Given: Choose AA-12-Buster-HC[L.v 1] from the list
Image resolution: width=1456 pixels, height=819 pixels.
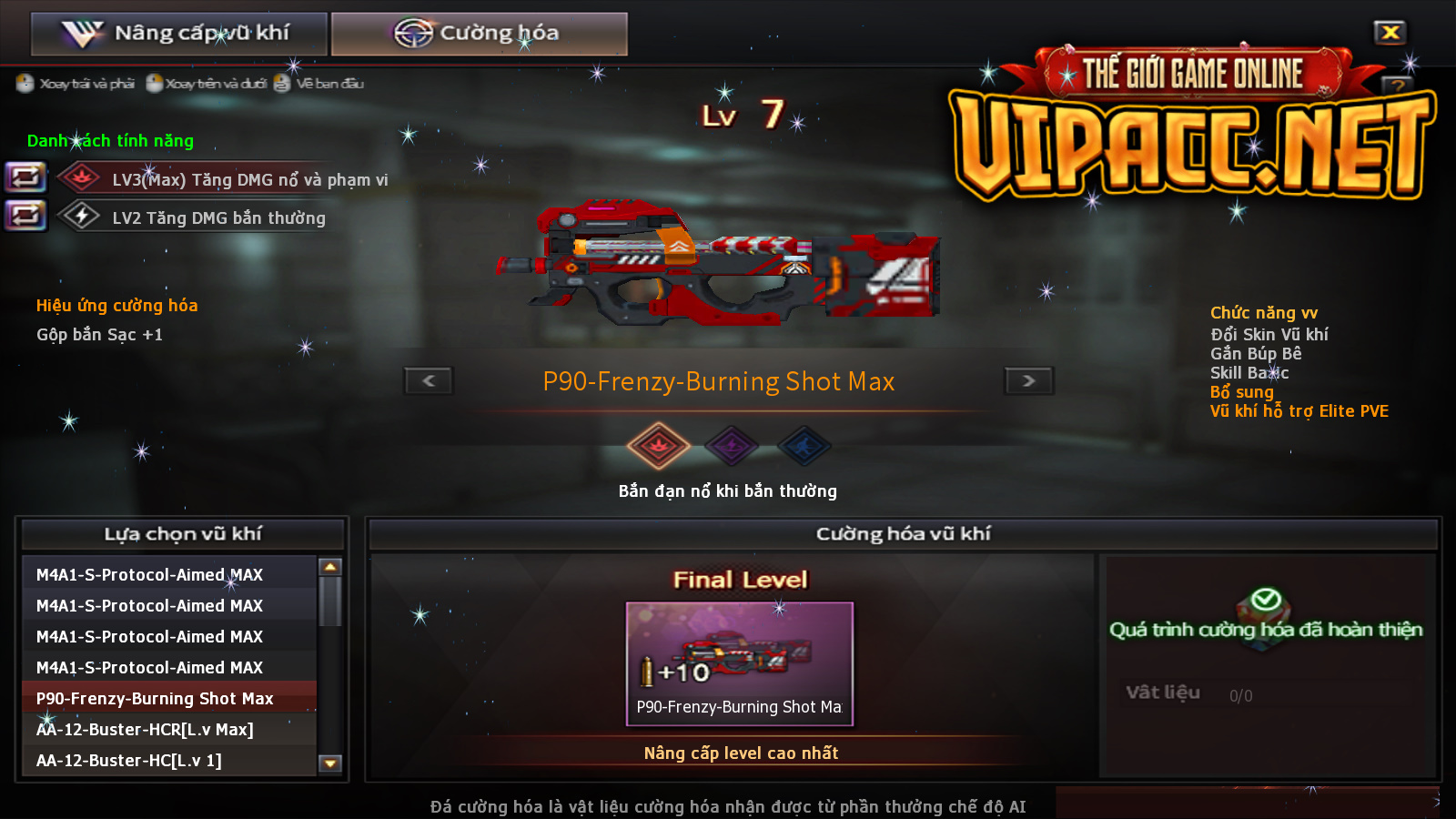Looking at the screenshot, I should click(129, 760).
